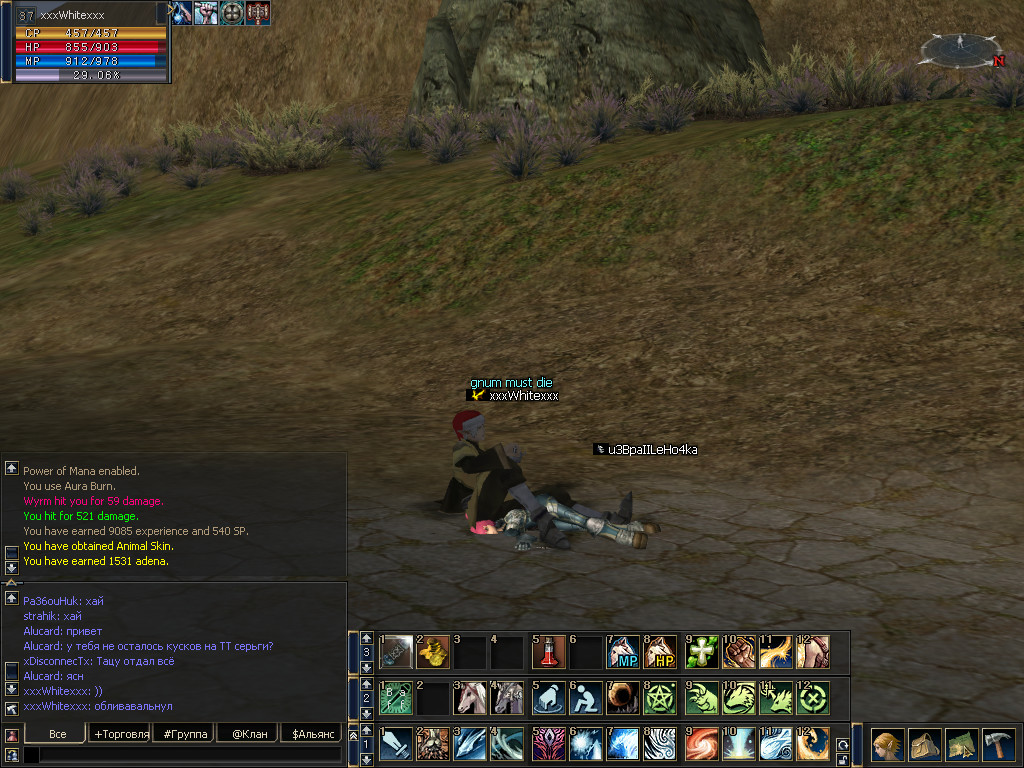Select the @Клан chat tab

click(248, 734)
